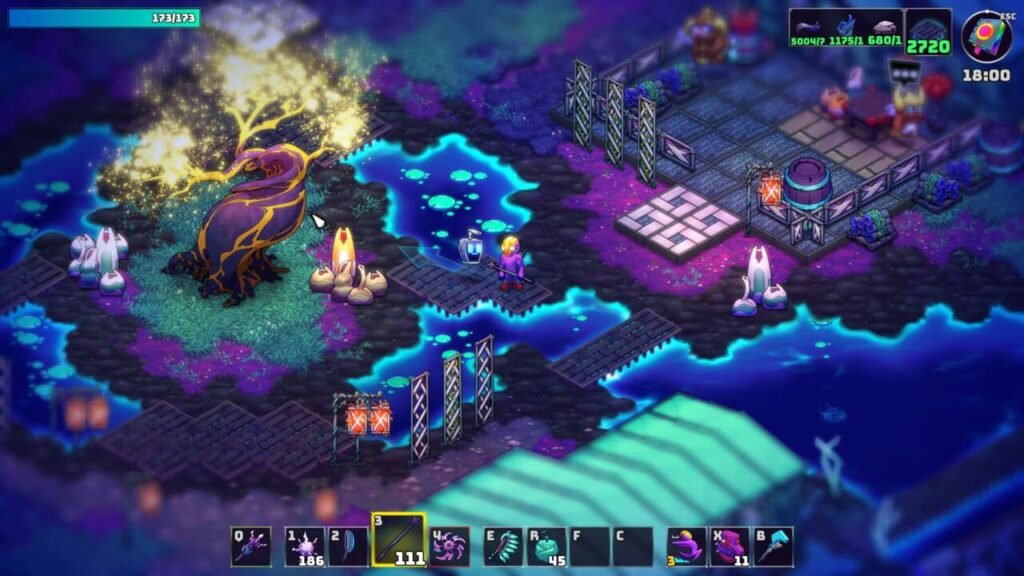Use the green pouch in slot R
This screenshot has width=1024, height=576.
[547, 546]
